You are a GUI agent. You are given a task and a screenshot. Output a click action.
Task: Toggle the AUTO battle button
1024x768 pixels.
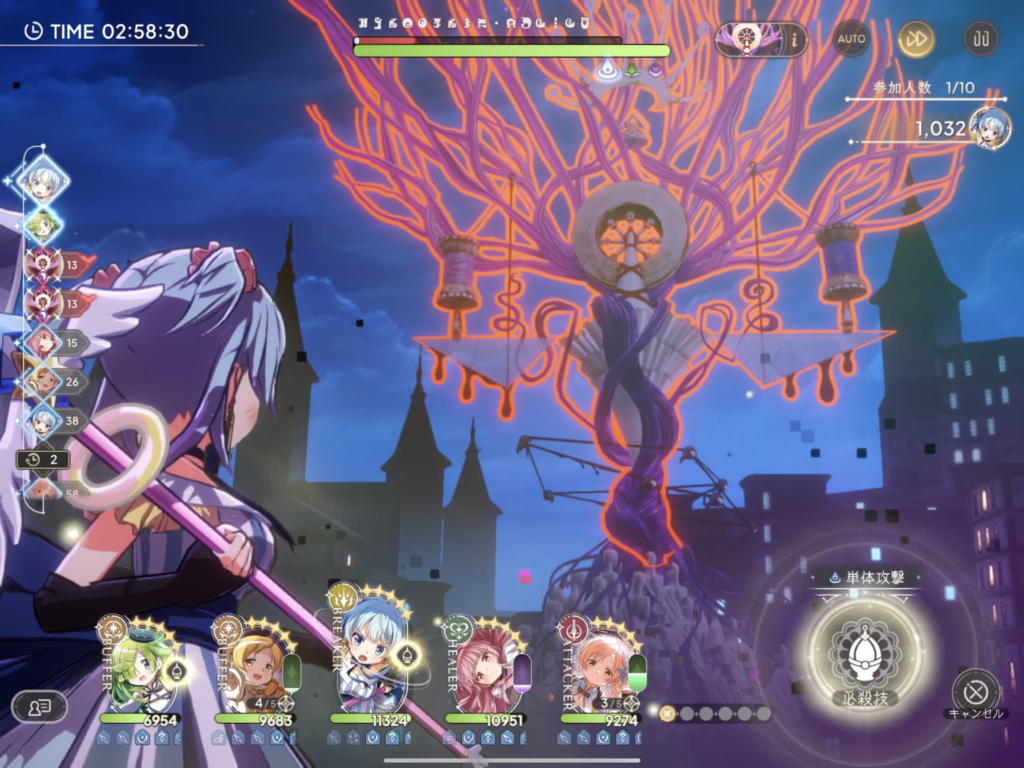click(x=851, y=39)
